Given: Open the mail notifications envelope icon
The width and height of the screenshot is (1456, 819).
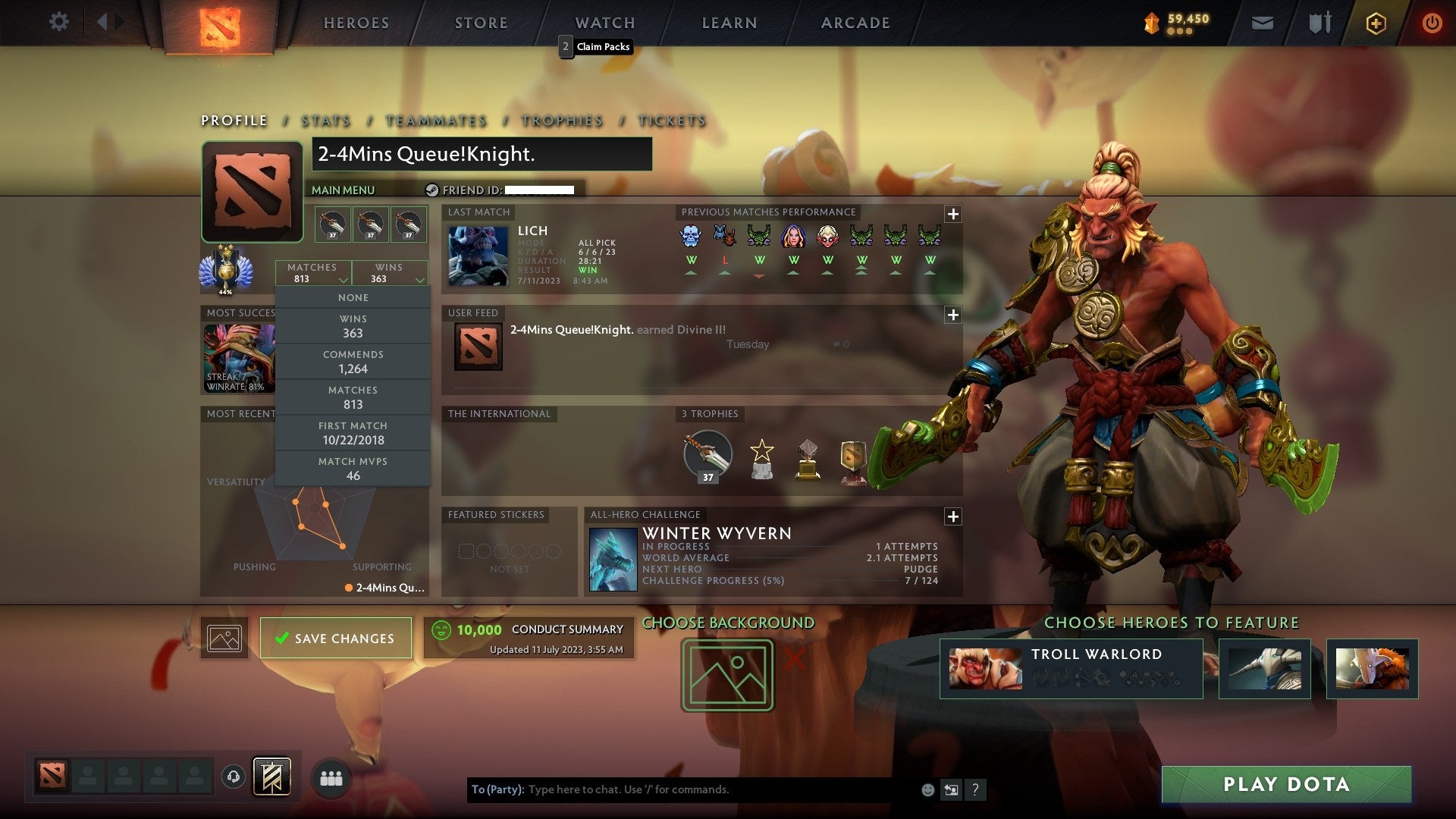Looking at the screenshot, I should coord(1262,22).
